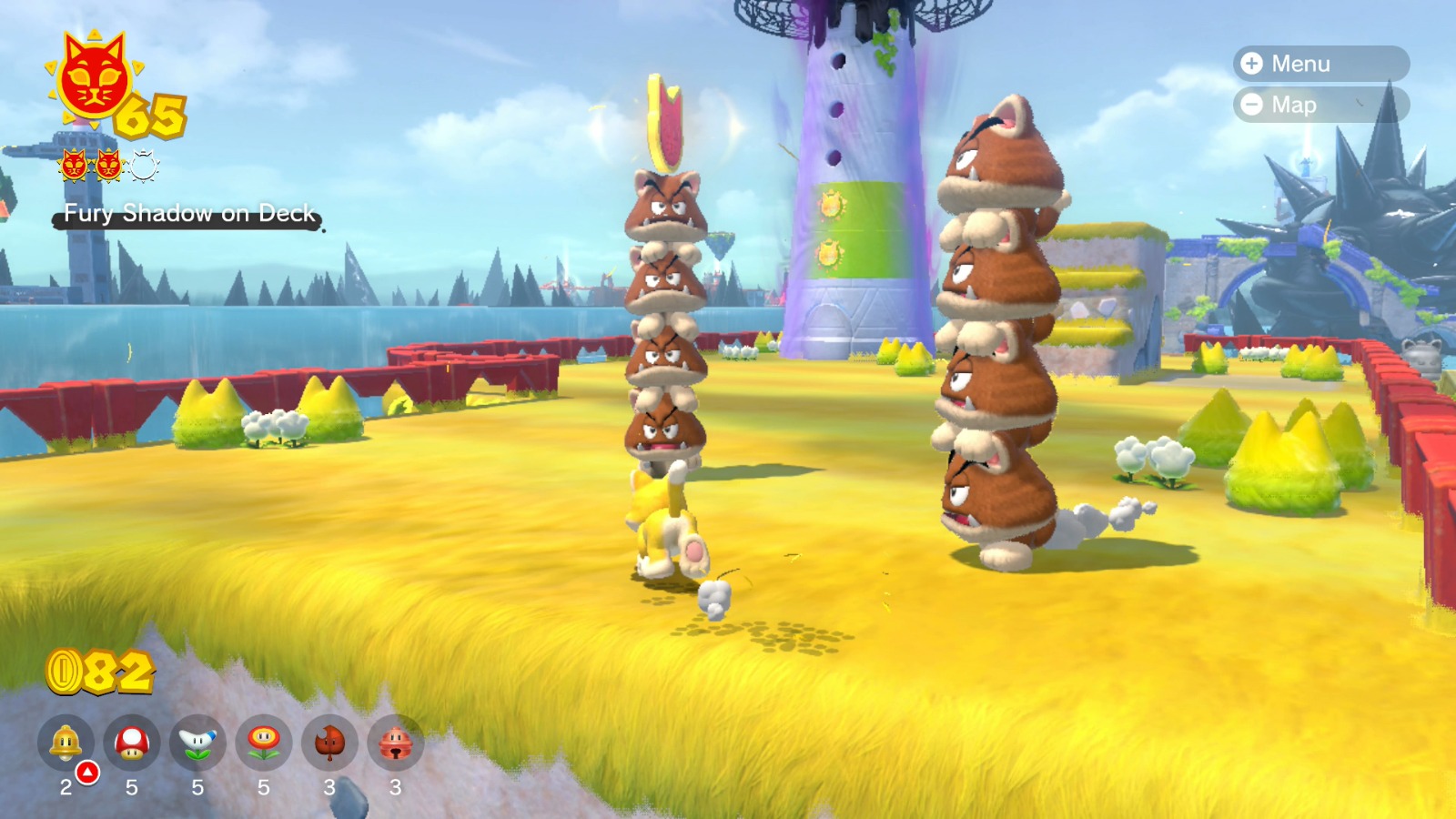Screen dimensions: 1456x819
Task: Open the Map overlay
Action: coord(1297,105)
